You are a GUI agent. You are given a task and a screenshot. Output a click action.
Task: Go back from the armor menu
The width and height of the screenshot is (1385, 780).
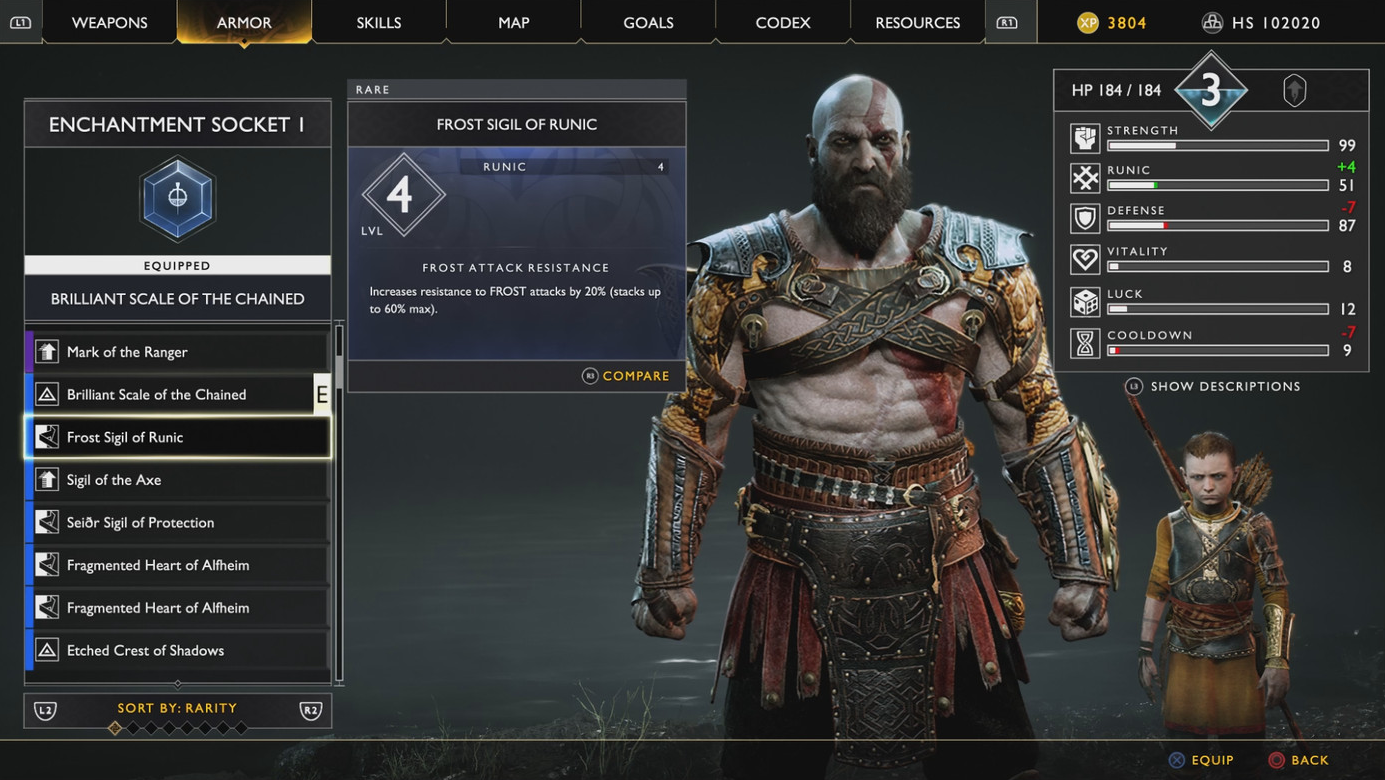click(x=1299, y=760)
